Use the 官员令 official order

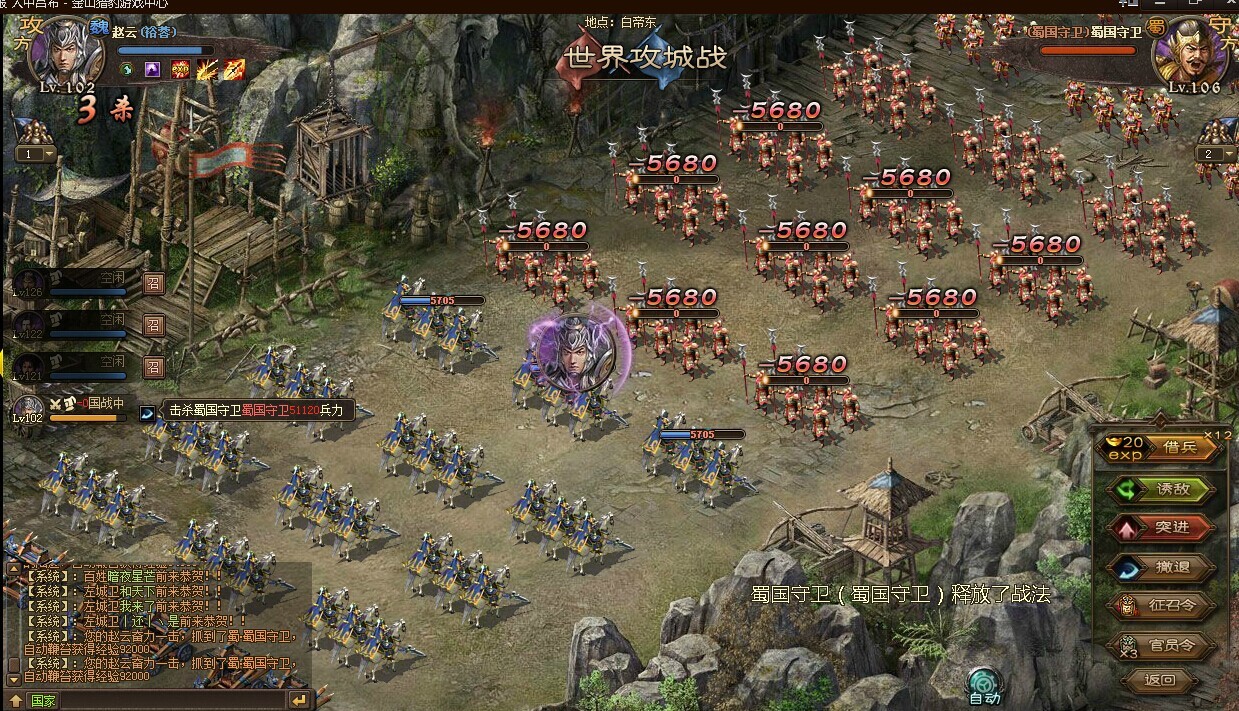pos(1172,645)
